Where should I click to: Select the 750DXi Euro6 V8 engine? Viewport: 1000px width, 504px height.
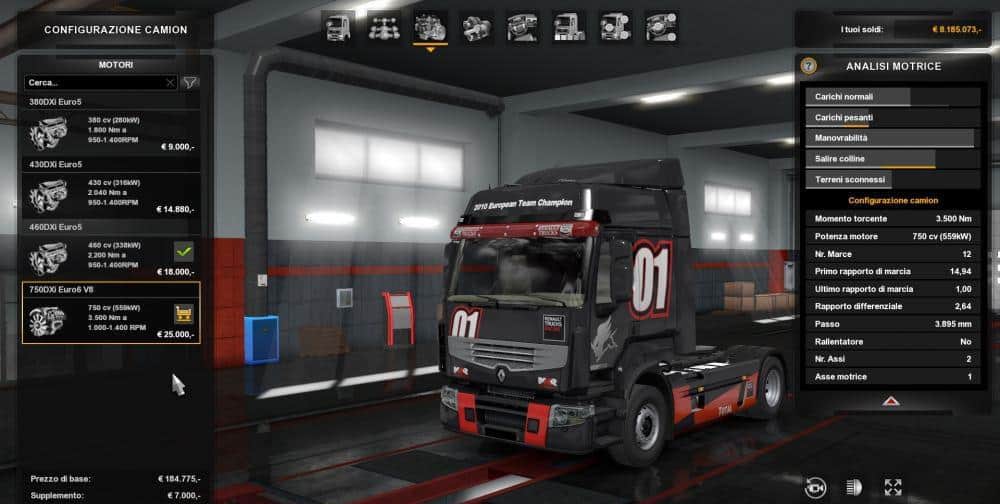pos(110,318)
